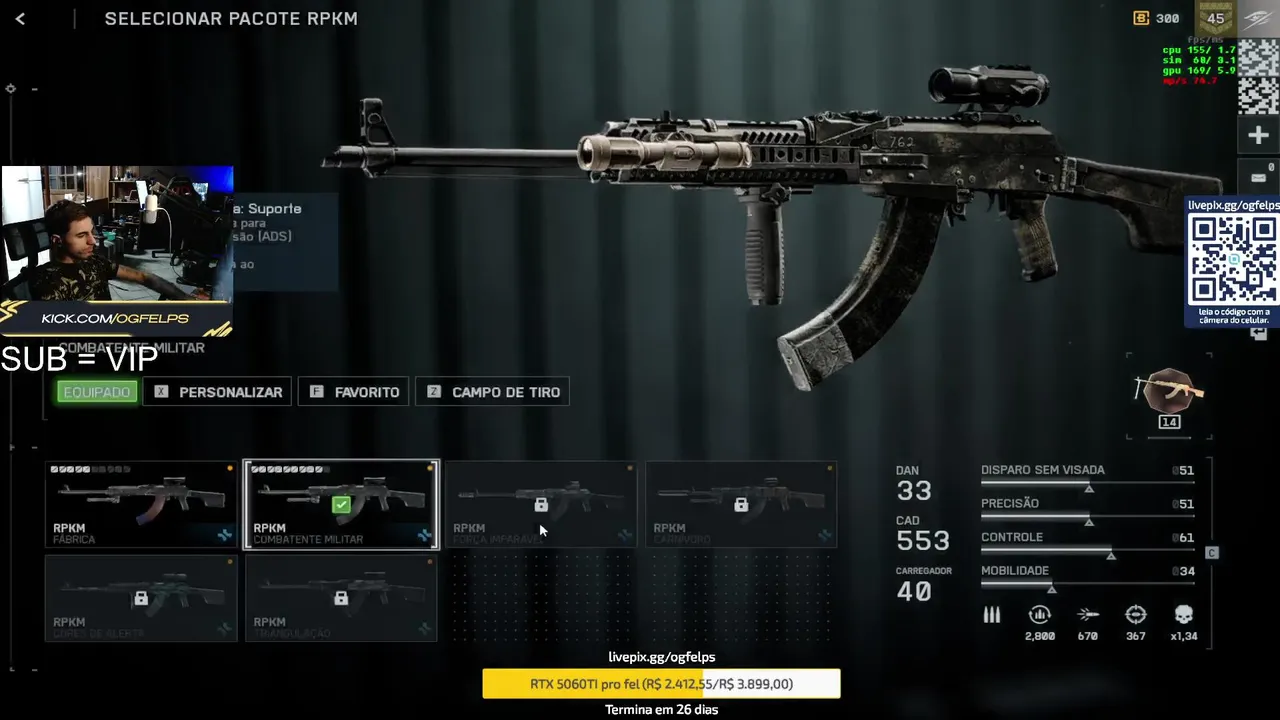Open the livepix.gg/ogfelps QR code overlay
Screen dimensions: 1280x720
tap(1233, 260)
